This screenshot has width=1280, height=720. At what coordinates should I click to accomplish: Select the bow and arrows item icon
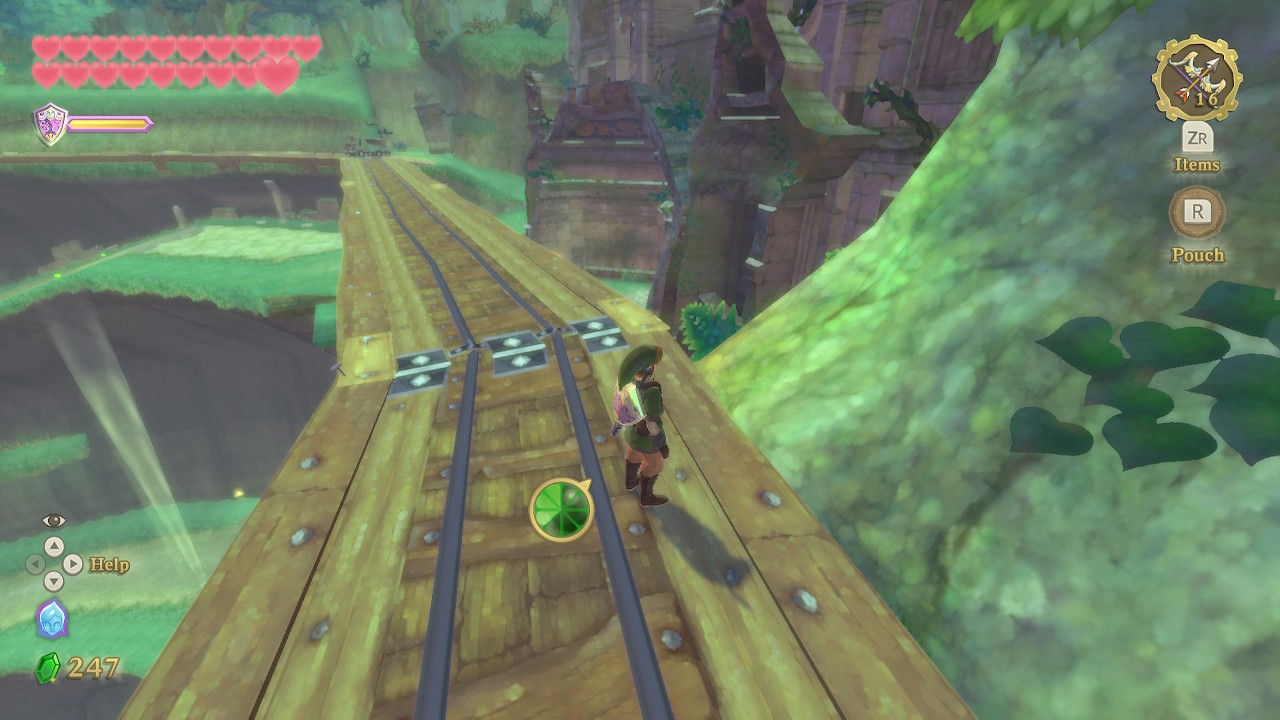click(1196, 79)
